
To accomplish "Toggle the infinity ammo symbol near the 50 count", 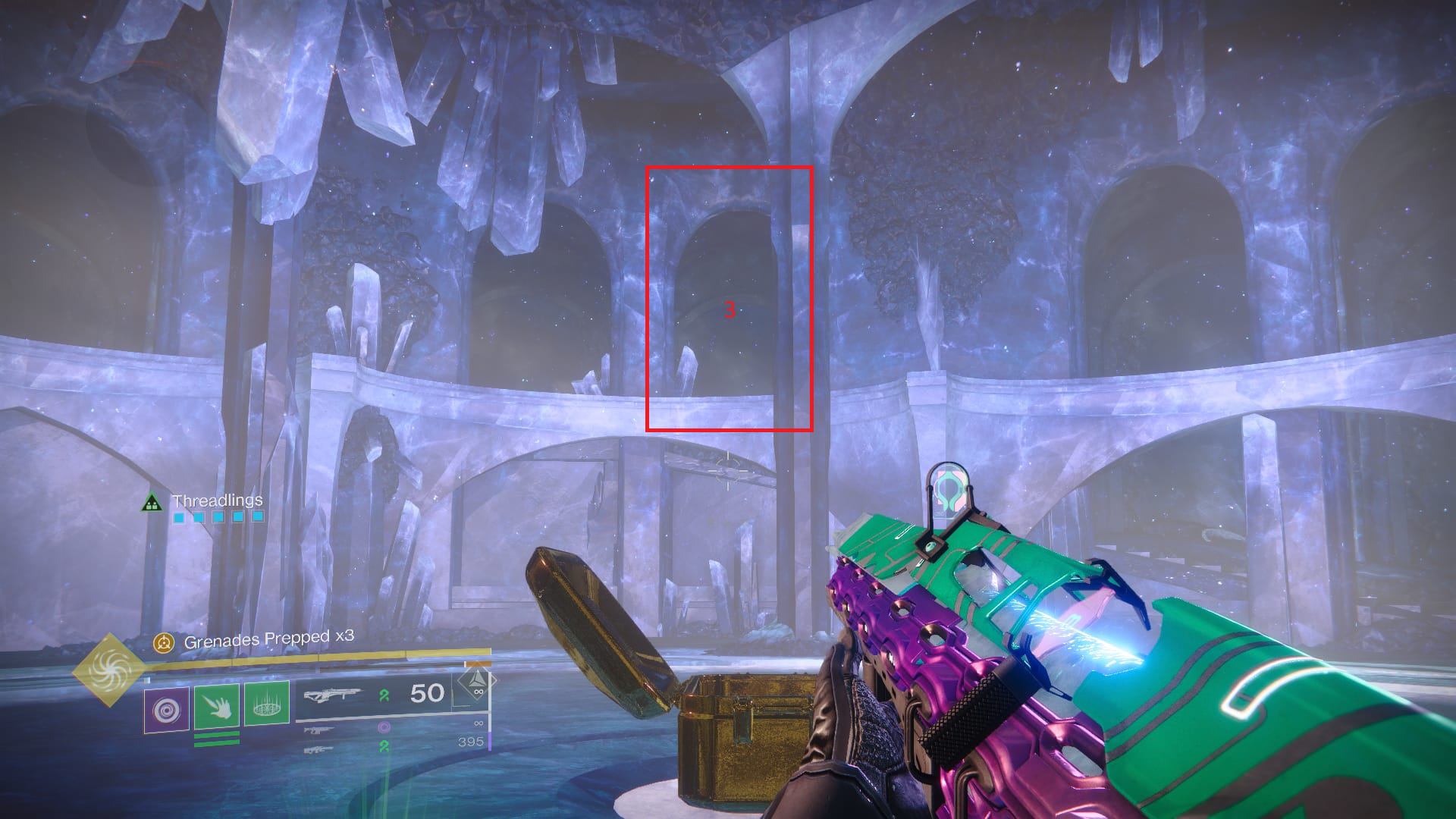I will [478, 692].
